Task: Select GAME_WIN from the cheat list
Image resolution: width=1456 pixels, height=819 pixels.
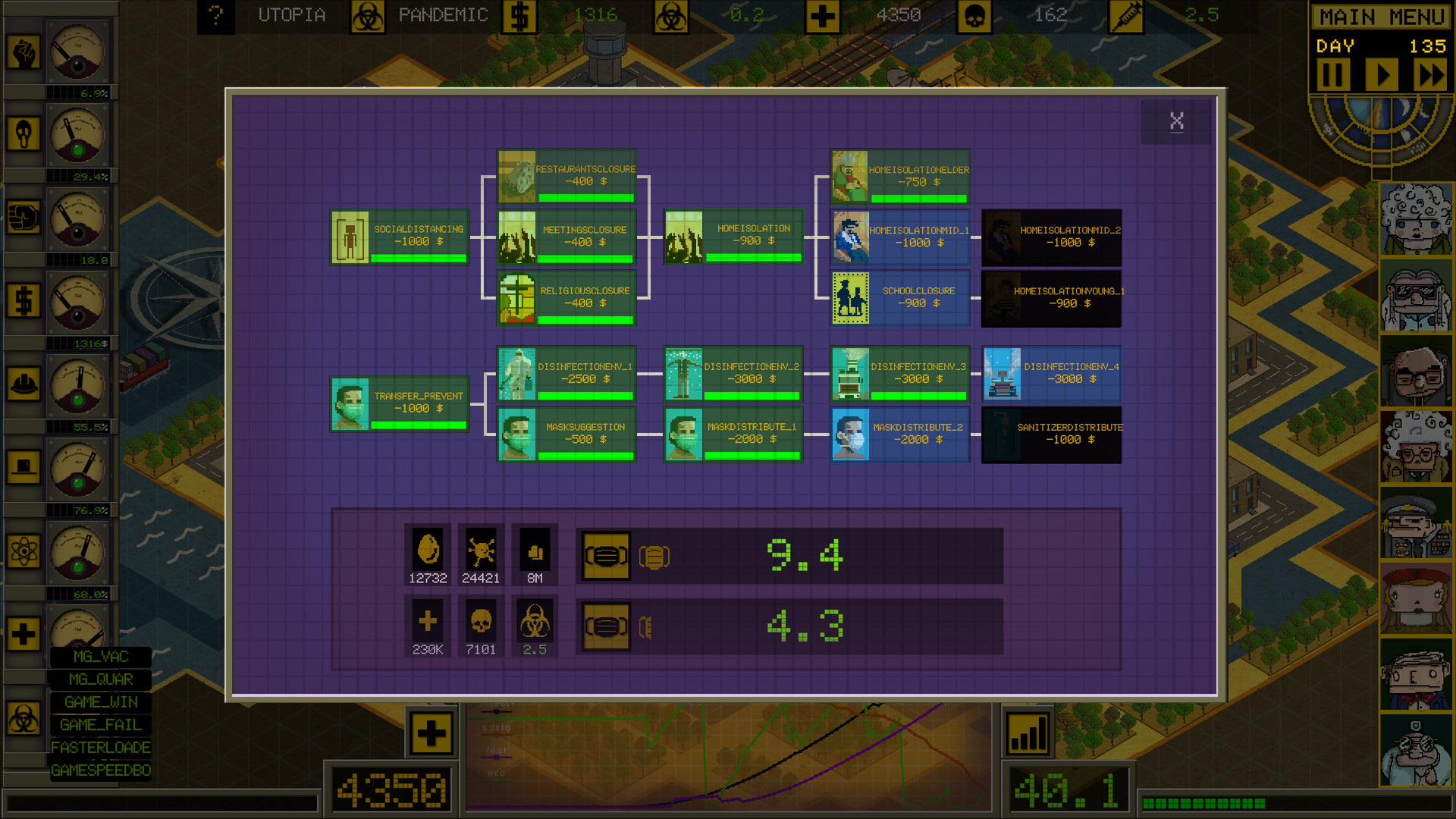Action: [x=99, y=702]
